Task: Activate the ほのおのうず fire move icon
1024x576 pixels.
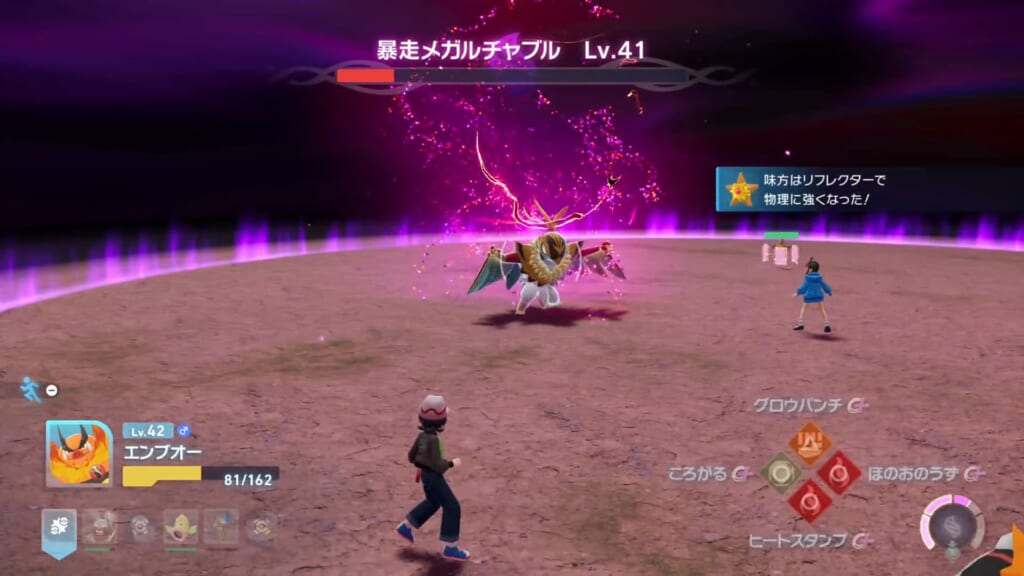Action: (x=838, y=472)
